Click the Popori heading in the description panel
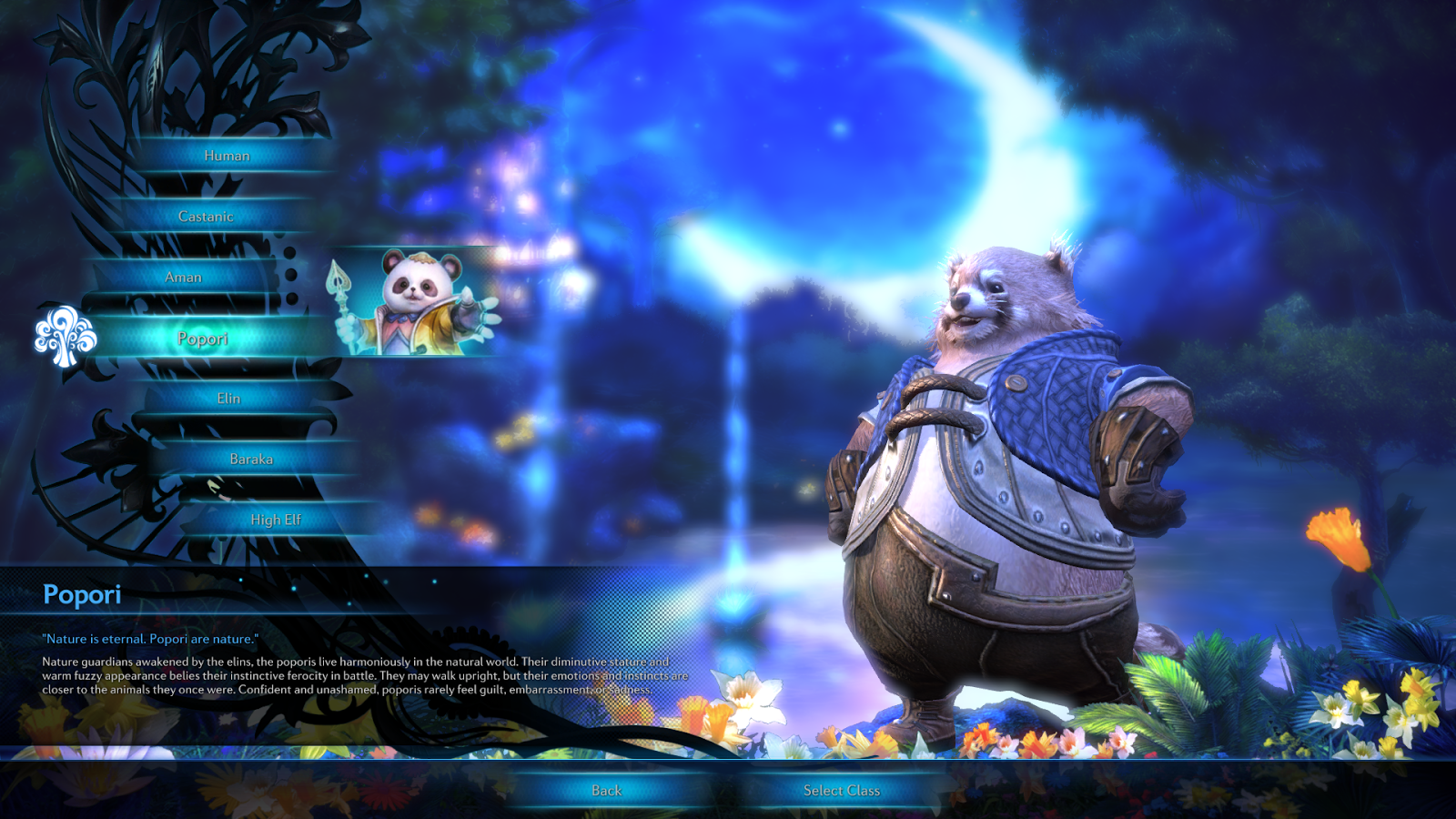Image resolution: width=1456 pixels, height=819 pixels. click(84, 596)
